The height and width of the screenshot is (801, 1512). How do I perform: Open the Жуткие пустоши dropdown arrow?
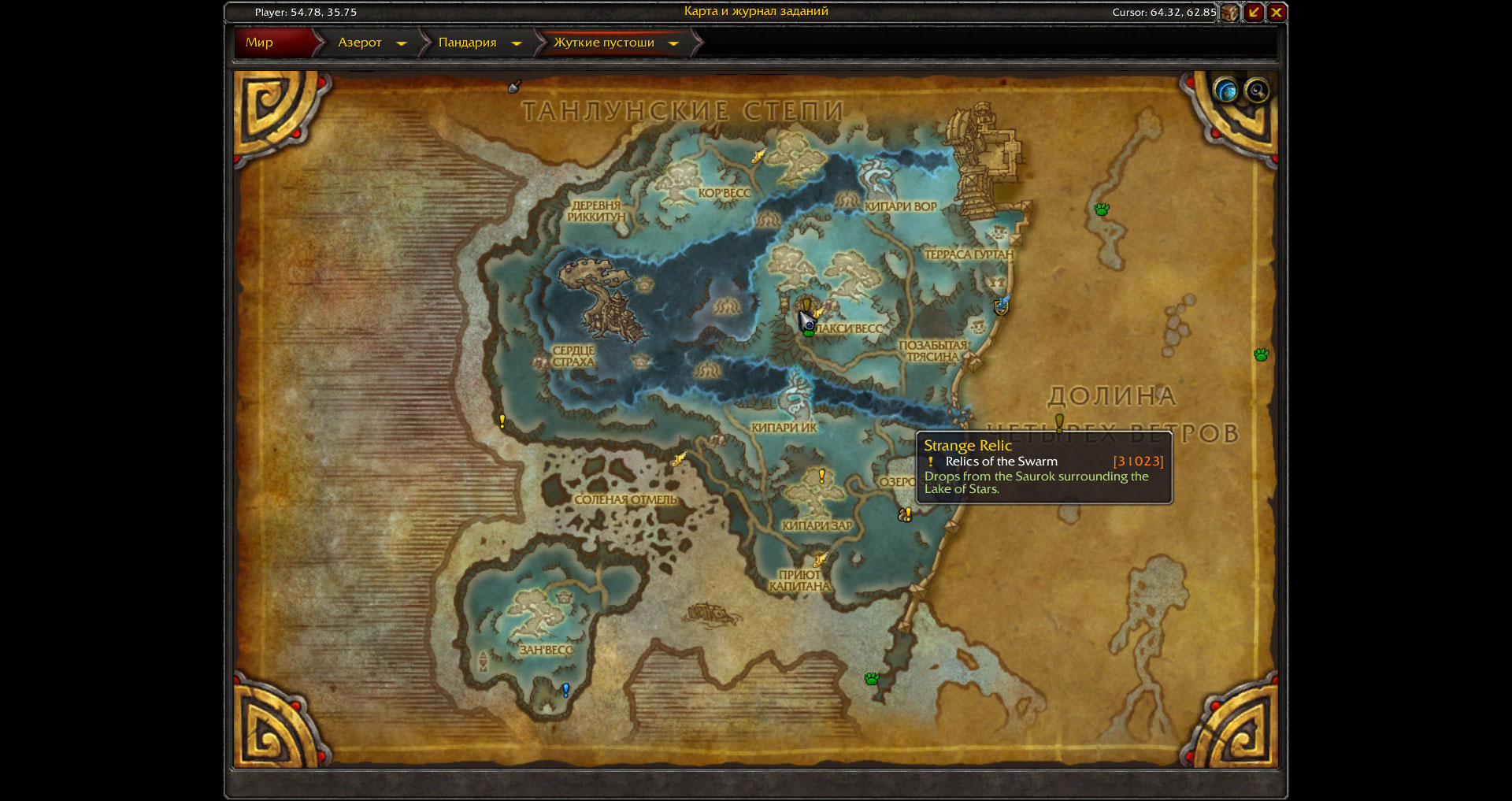click(x=673, y=43)
